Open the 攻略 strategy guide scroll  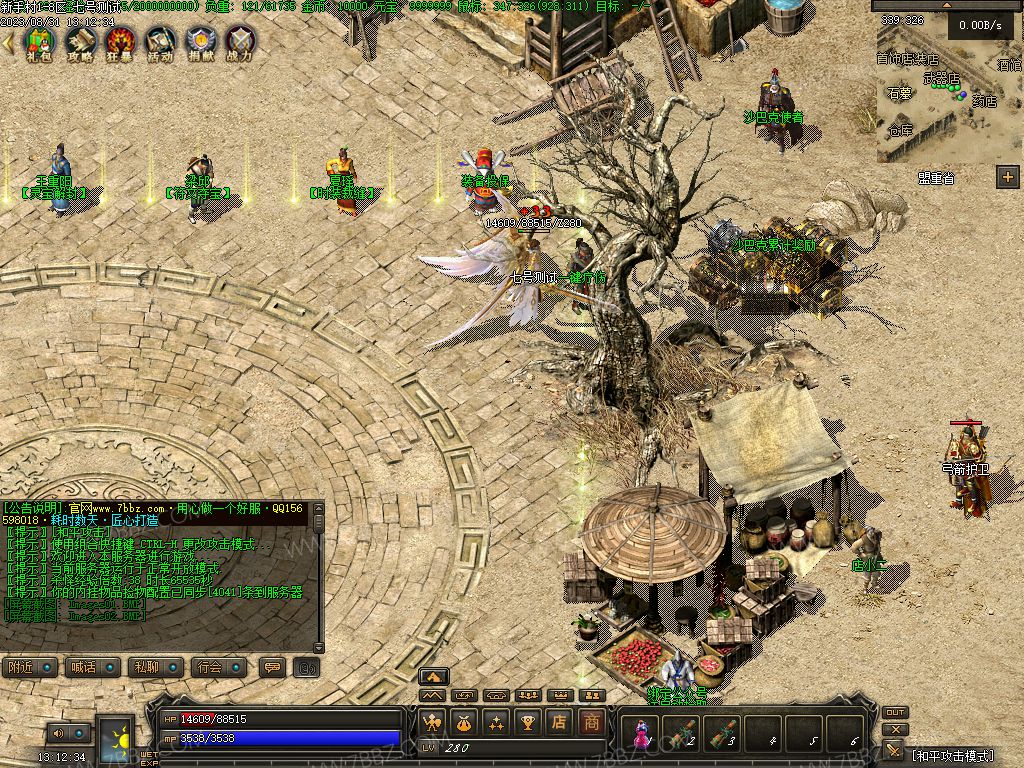[x=80, y=42]
